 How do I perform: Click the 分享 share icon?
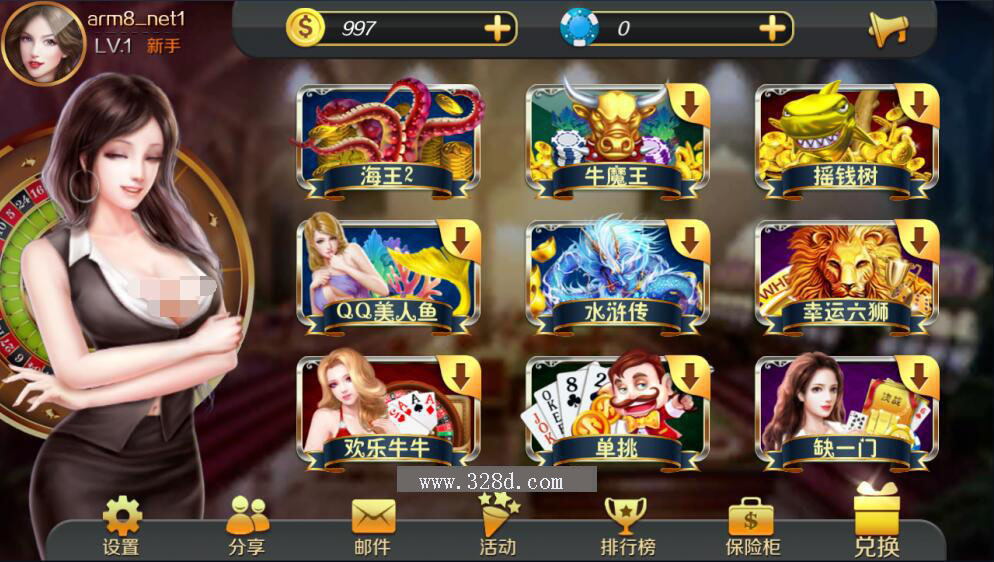click(x=247, y=526)
